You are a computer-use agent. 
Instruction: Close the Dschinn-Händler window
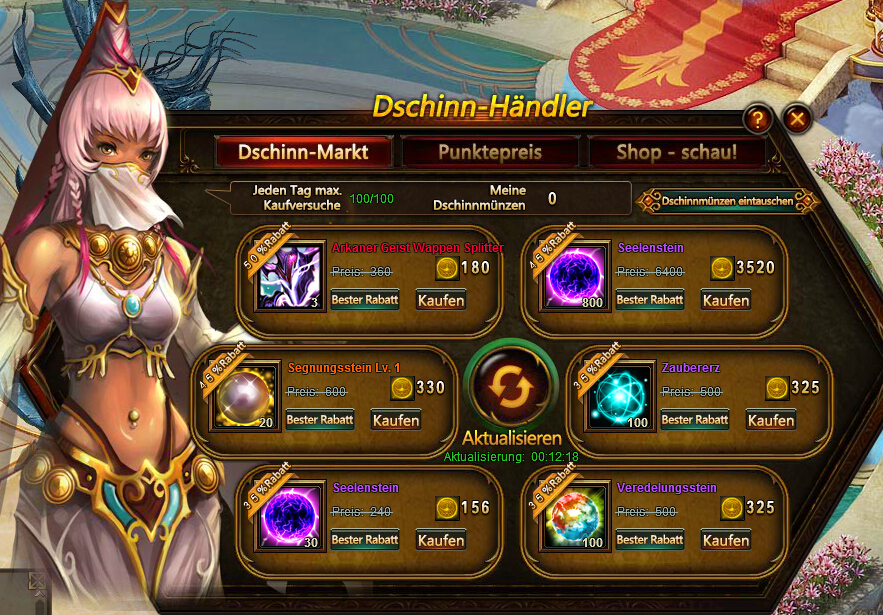(797, 120)
